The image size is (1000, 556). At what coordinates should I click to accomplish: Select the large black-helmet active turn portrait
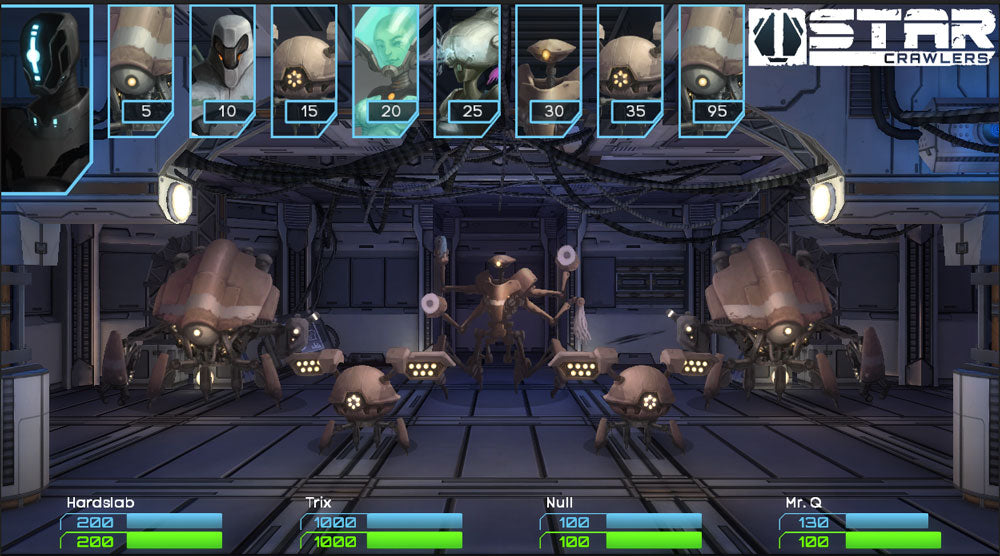coord(46,97)
